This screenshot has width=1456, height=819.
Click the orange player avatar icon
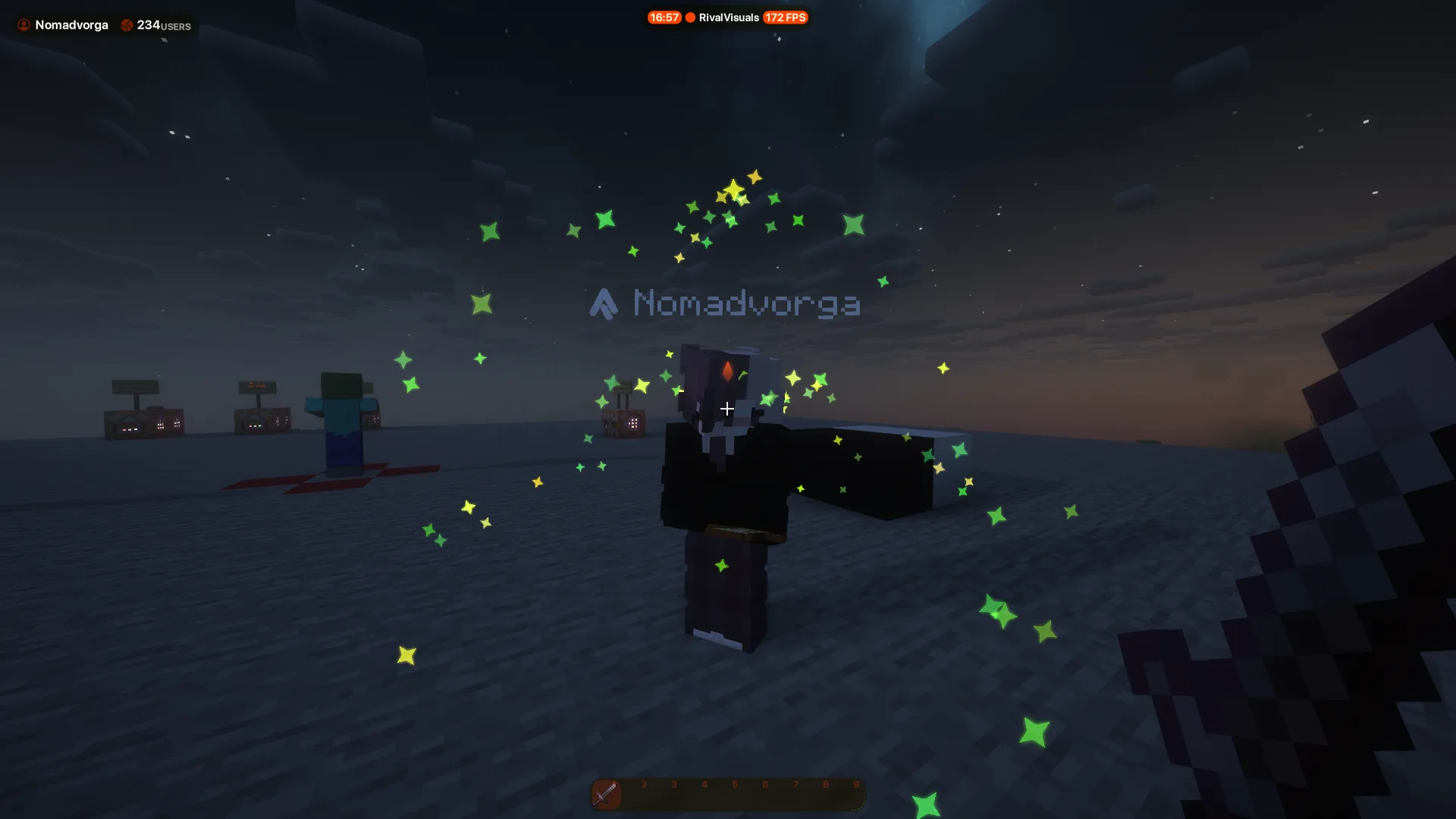coord(23,24)
